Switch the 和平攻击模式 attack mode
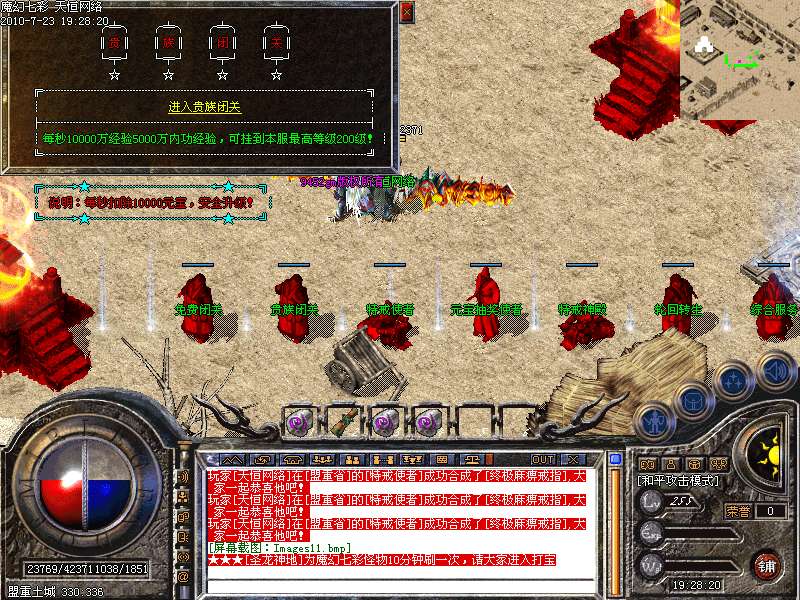The image size is (800, 600). (679, 480)
